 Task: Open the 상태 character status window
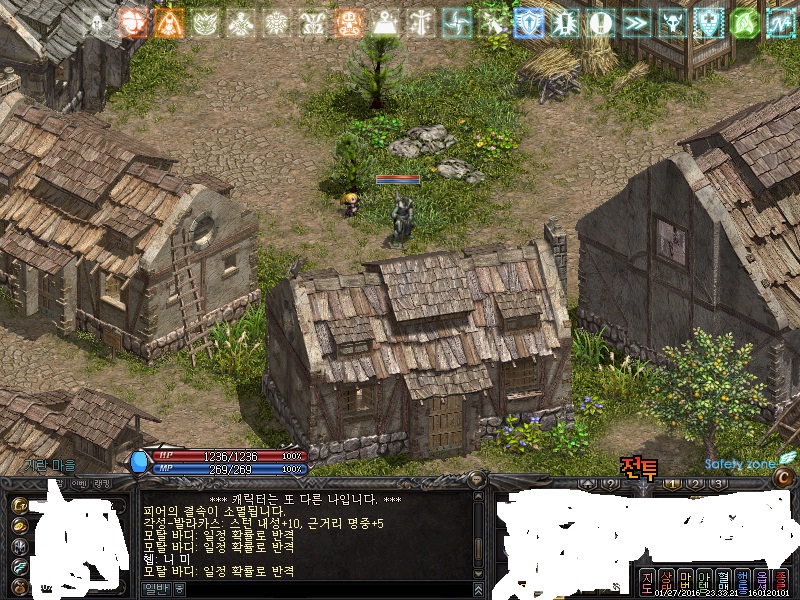[x=666, y=582]
